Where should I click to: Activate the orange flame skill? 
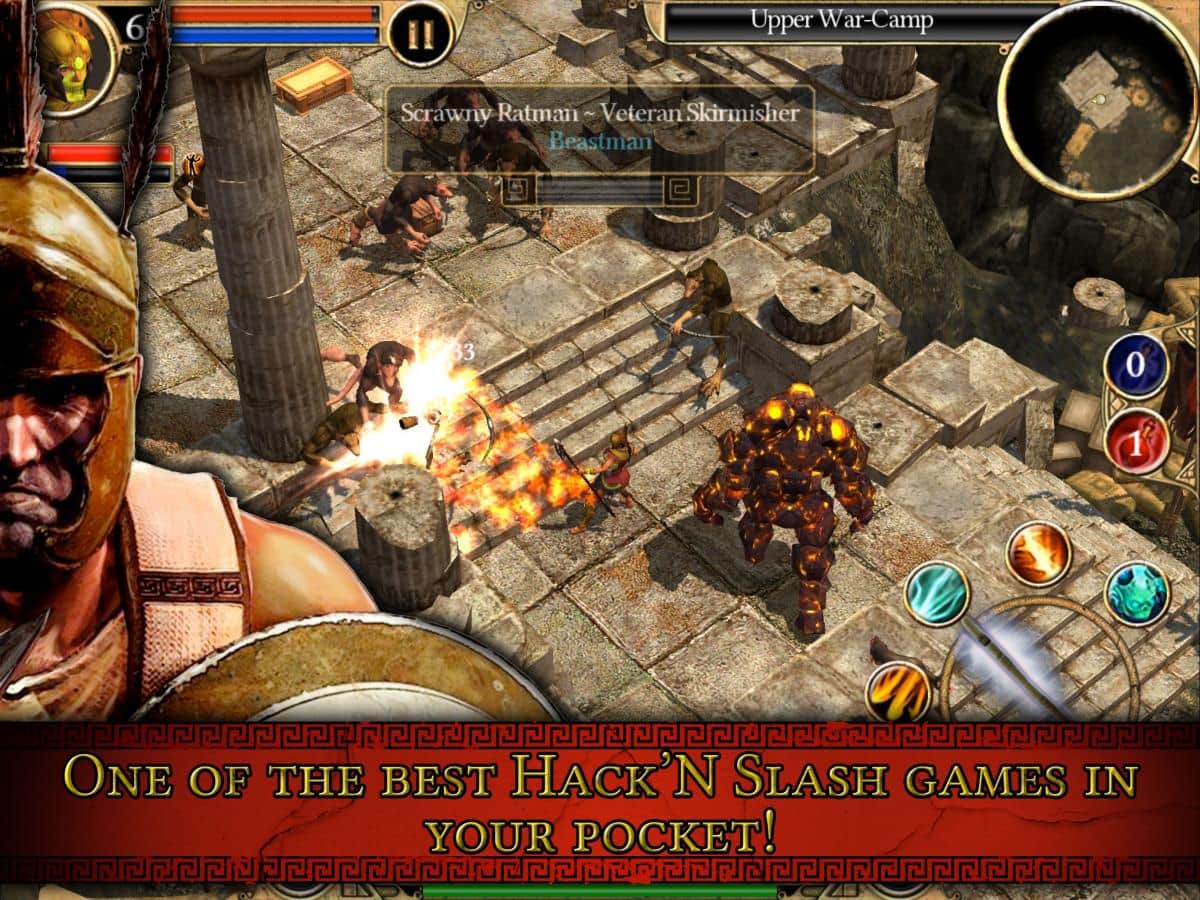click(x=1038, y=554)
